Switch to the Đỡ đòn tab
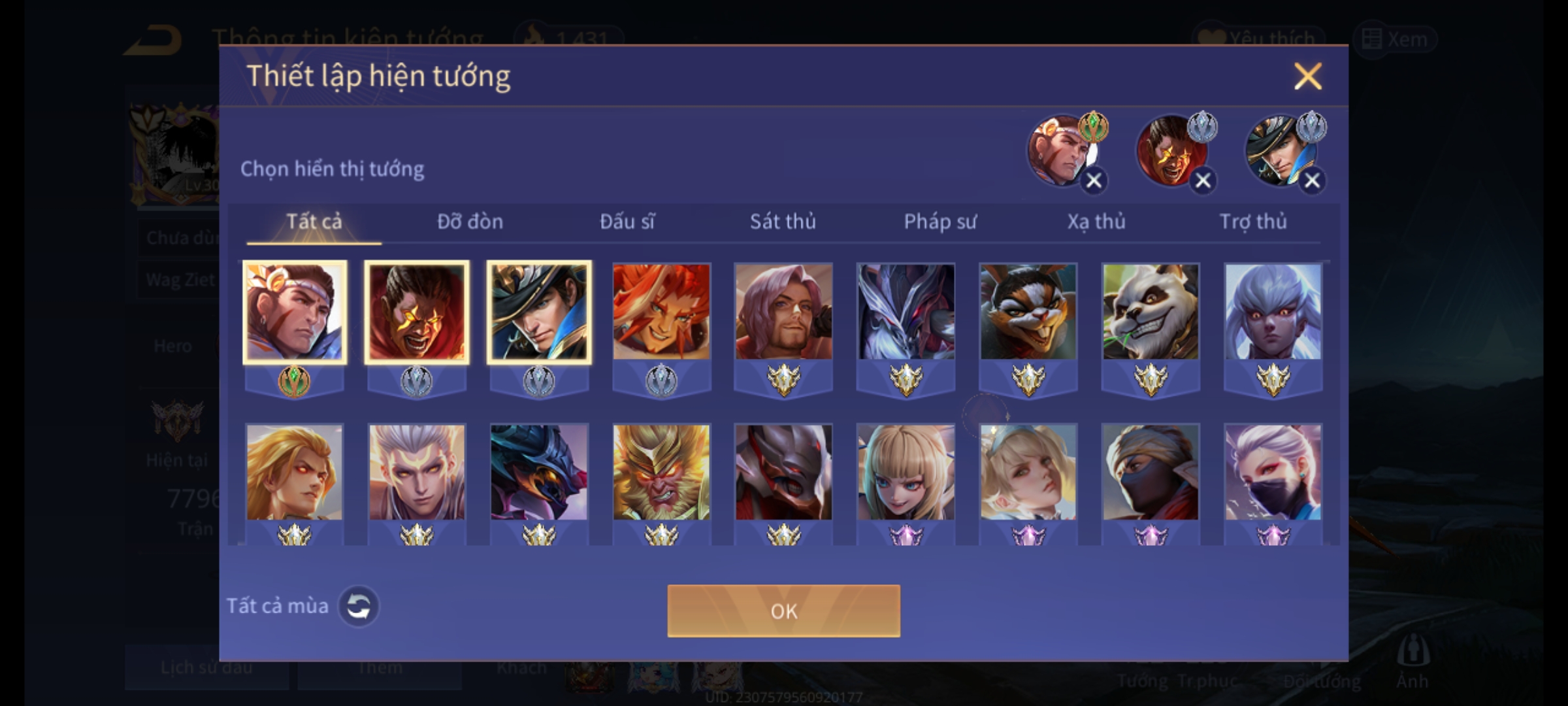Screen dimensions: 1568x706 [470, 222]
